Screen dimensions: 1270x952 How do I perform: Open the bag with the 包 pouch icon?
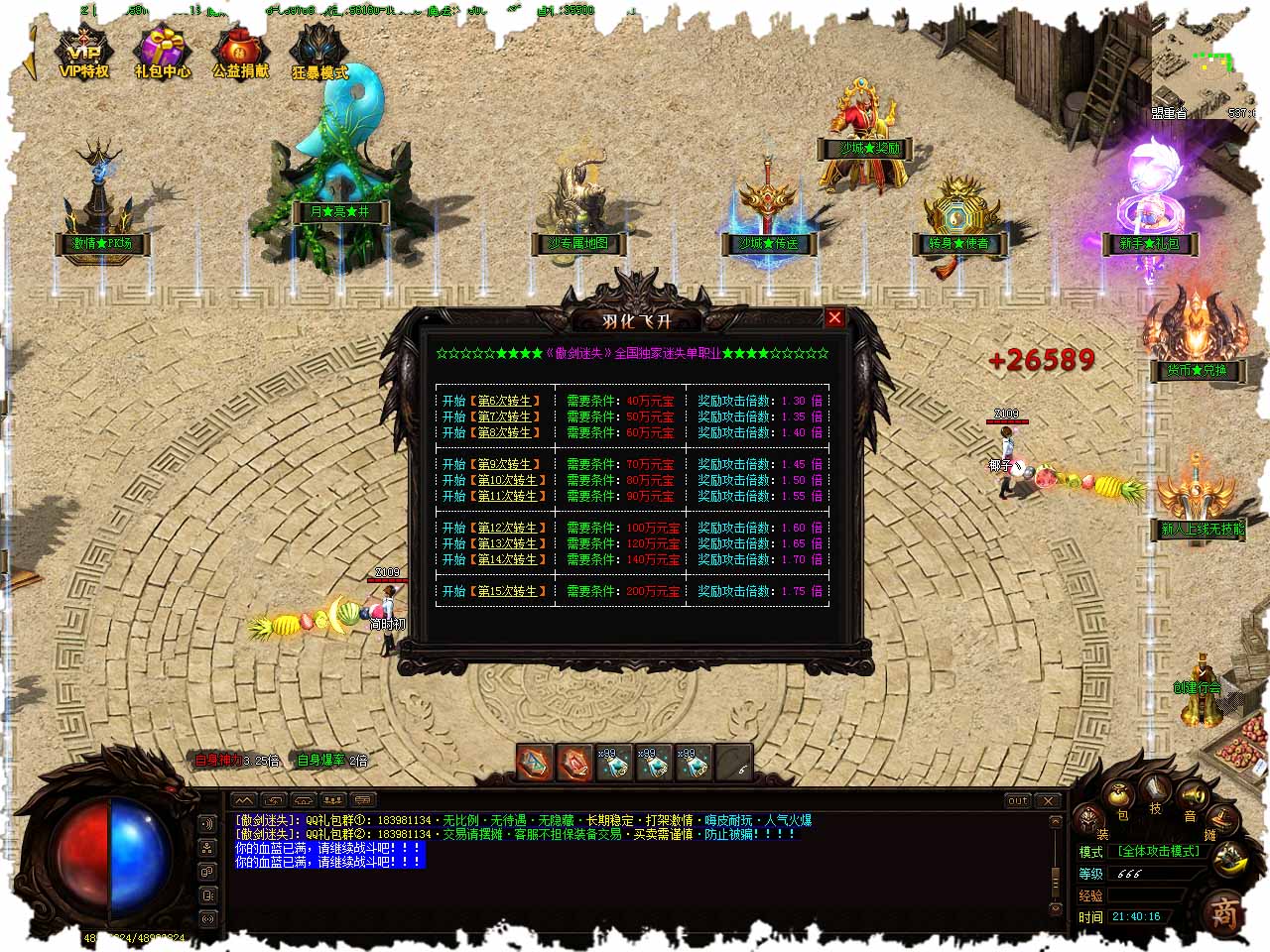tap(1119, 796)
